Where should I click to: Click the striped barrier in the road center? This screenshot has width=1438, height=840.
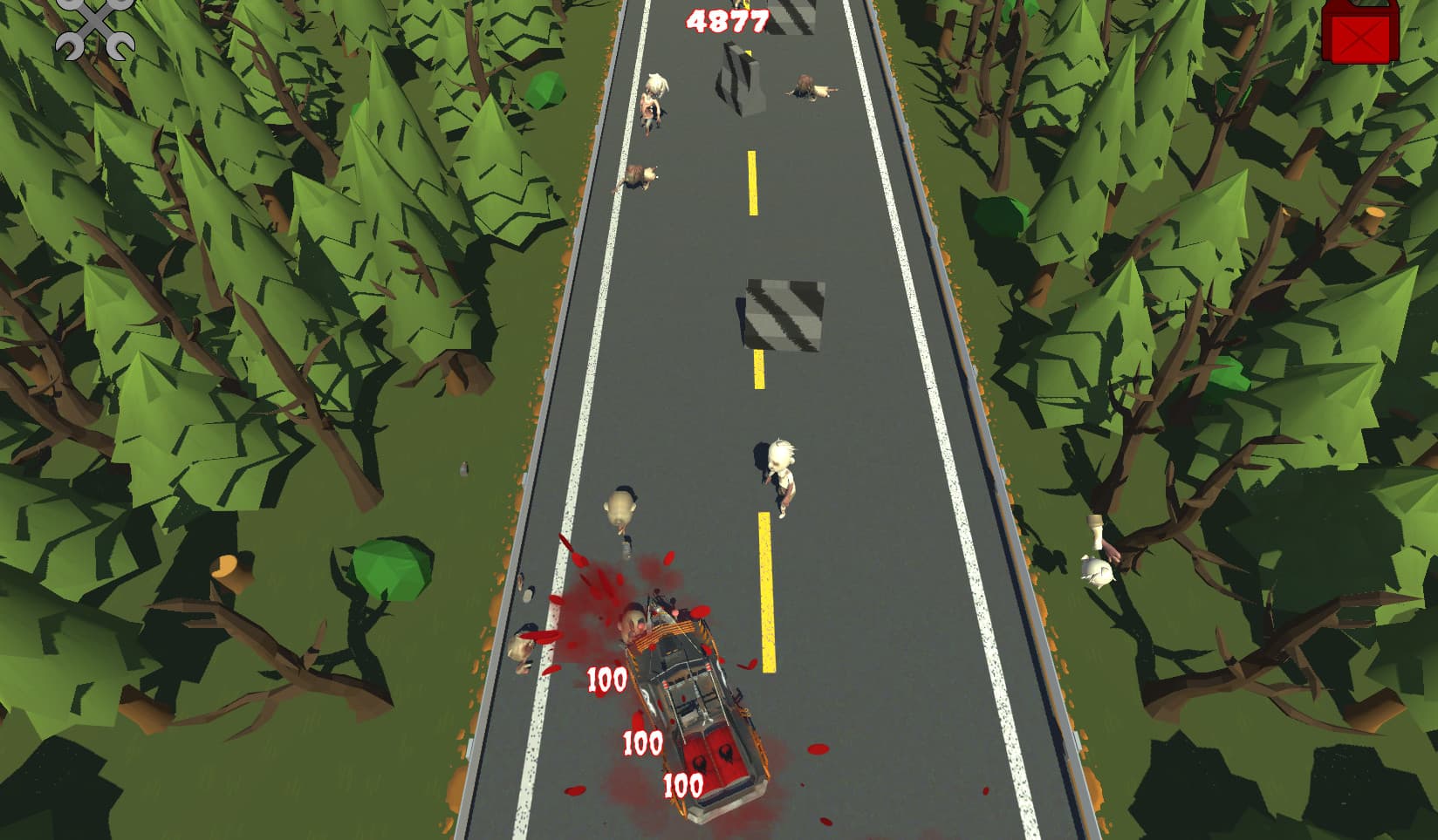781,314
